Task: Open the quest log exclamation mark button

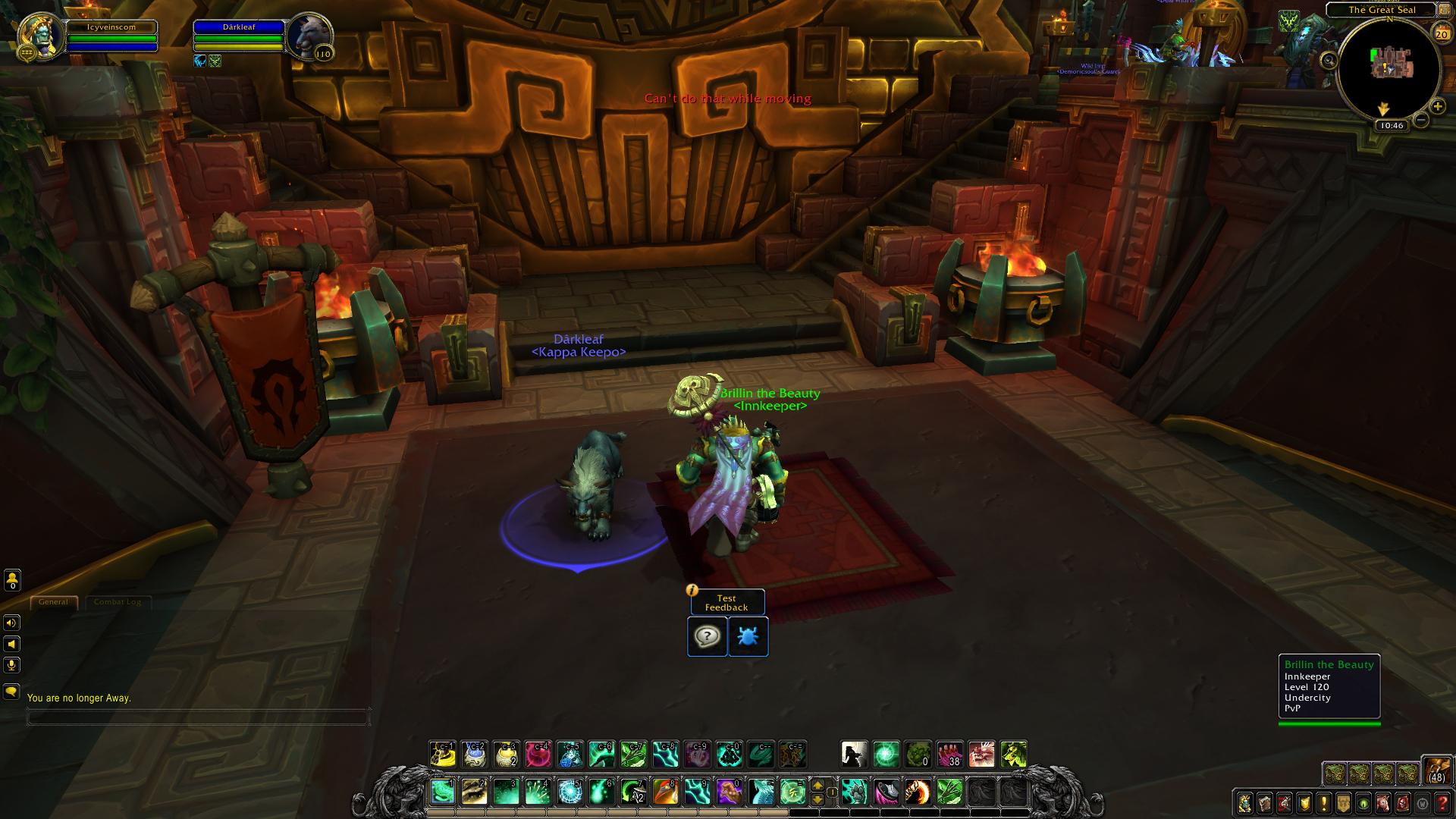Action: tap(1324, 803)
